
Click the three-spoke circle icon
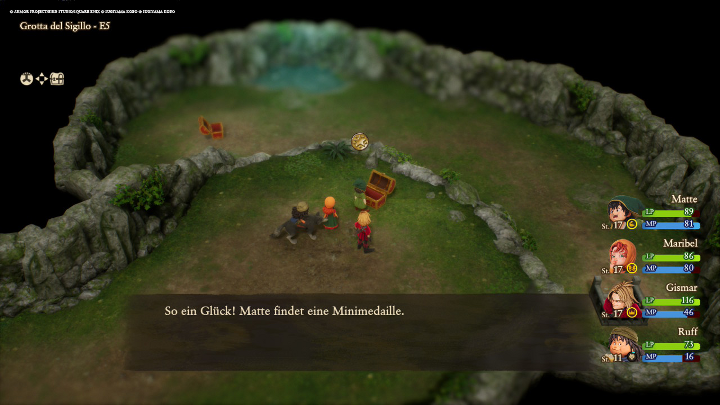tap(27, 78)
